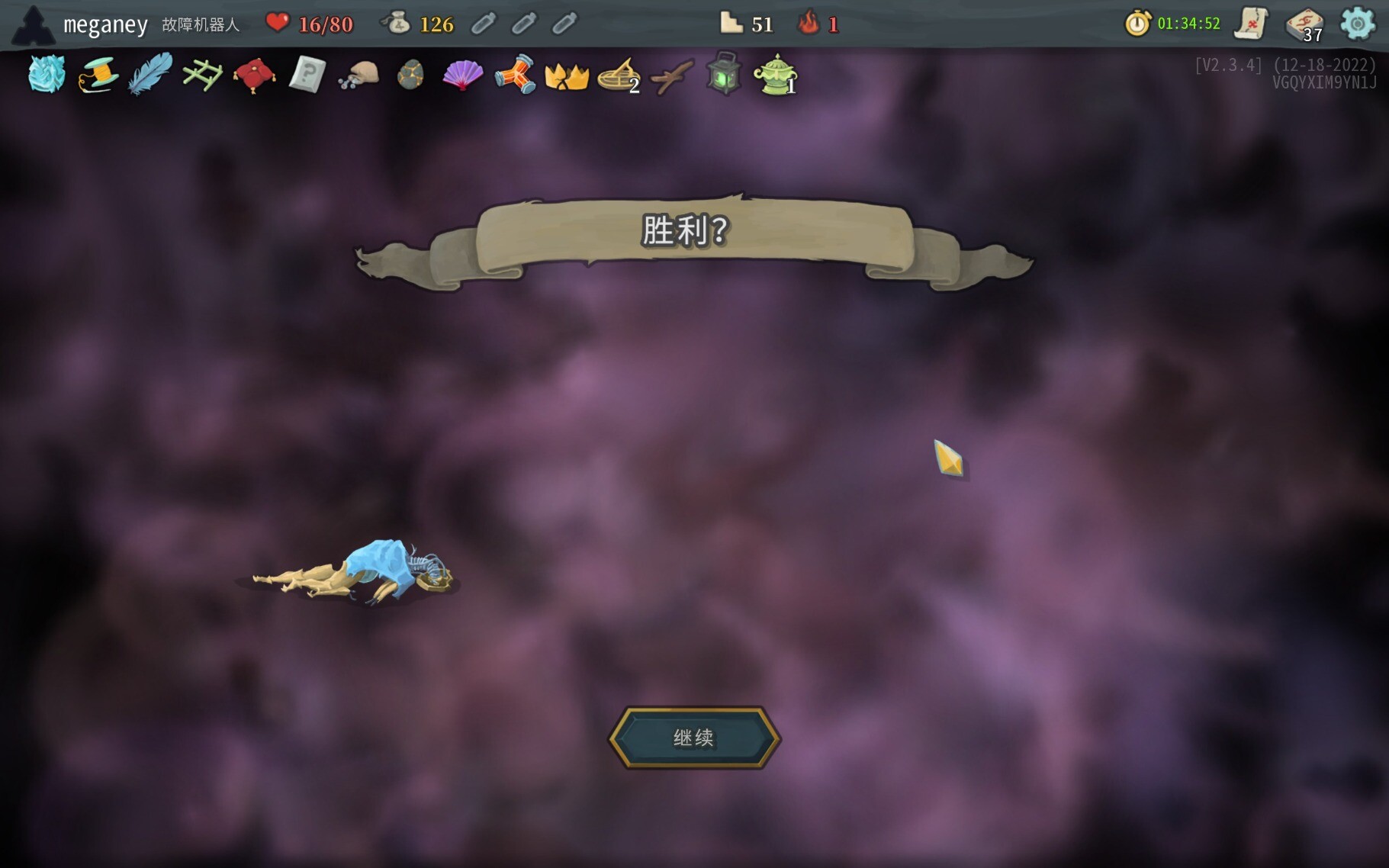Screen dimensions: 1389x868
Task: Select the Busted Crown relic
Action: (567, 76)
